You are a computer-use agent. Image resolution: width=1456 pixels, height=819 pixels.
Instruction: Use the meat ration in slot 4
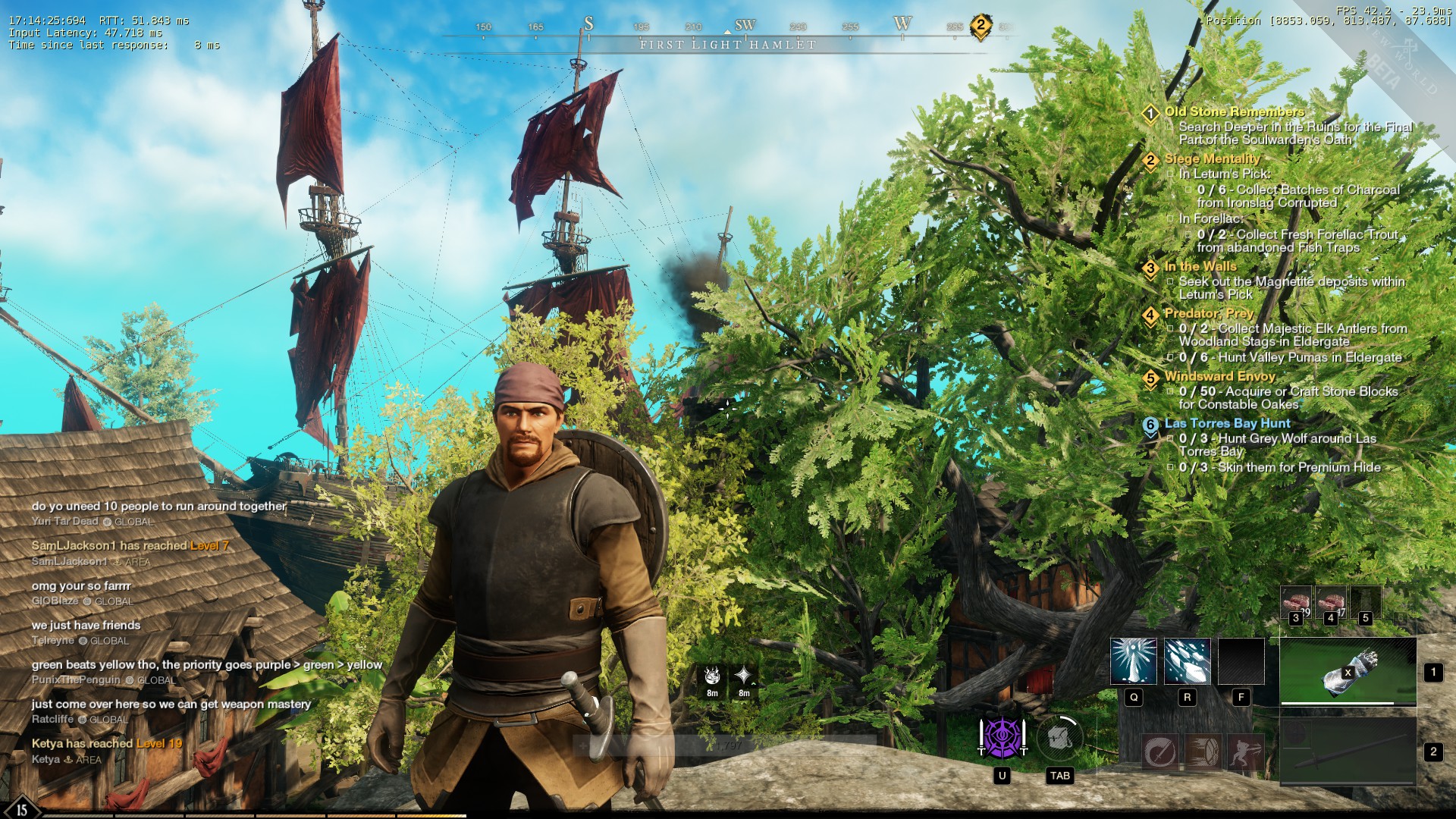click(x=1330, y=603)
